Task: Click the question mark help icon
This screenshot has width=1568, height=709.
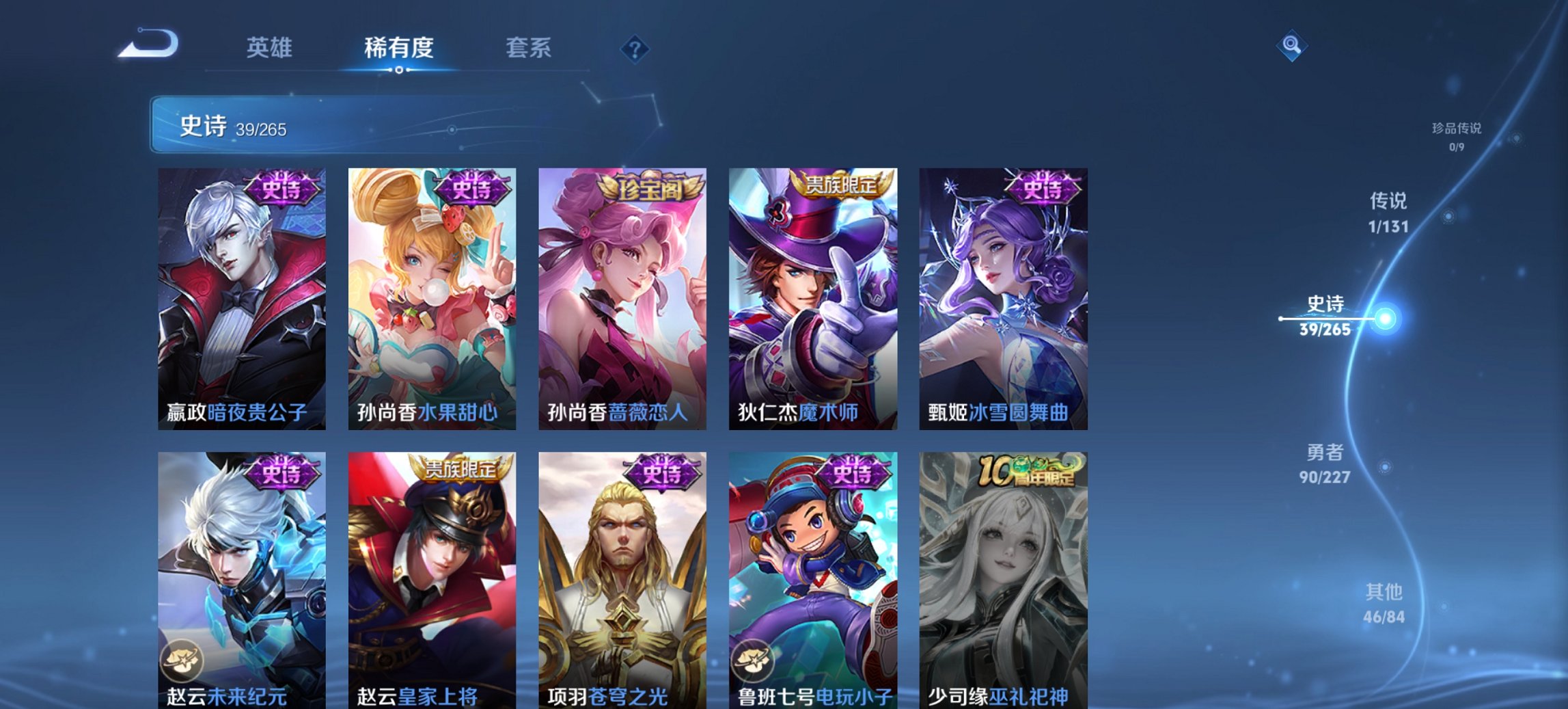Action: (x=637, y=51)
